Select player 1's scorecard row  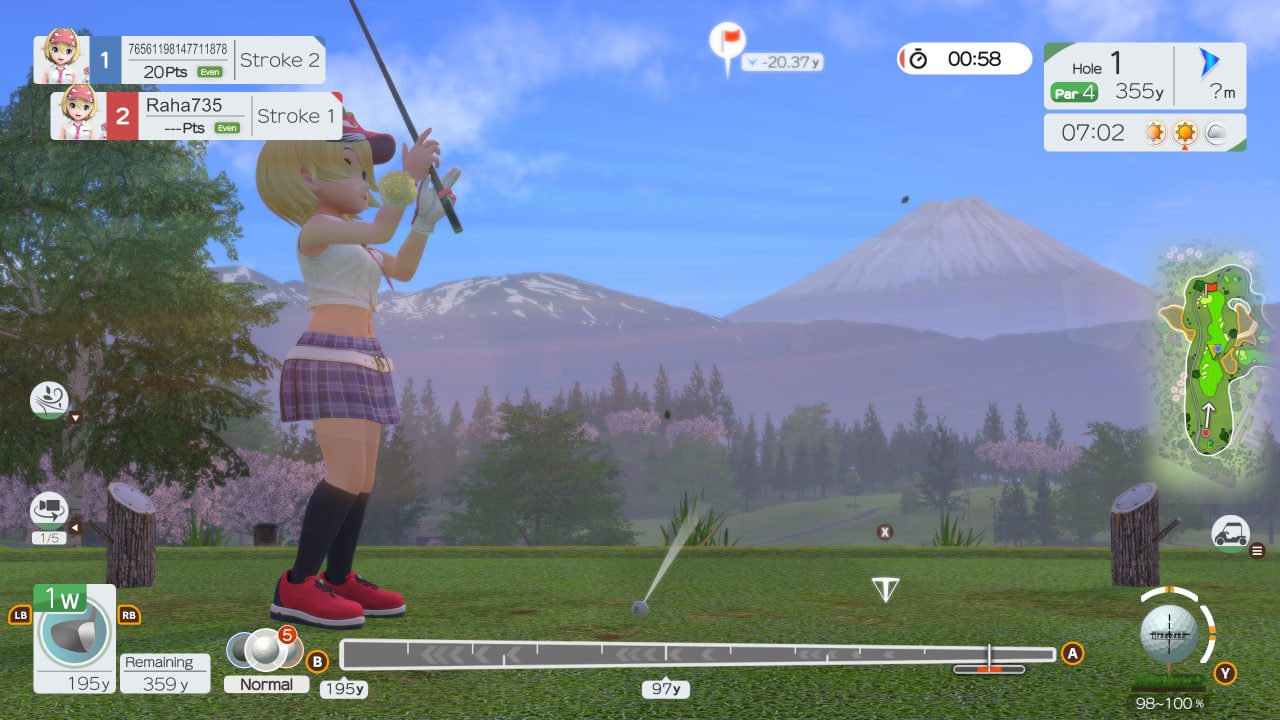(x=180, y=60)
